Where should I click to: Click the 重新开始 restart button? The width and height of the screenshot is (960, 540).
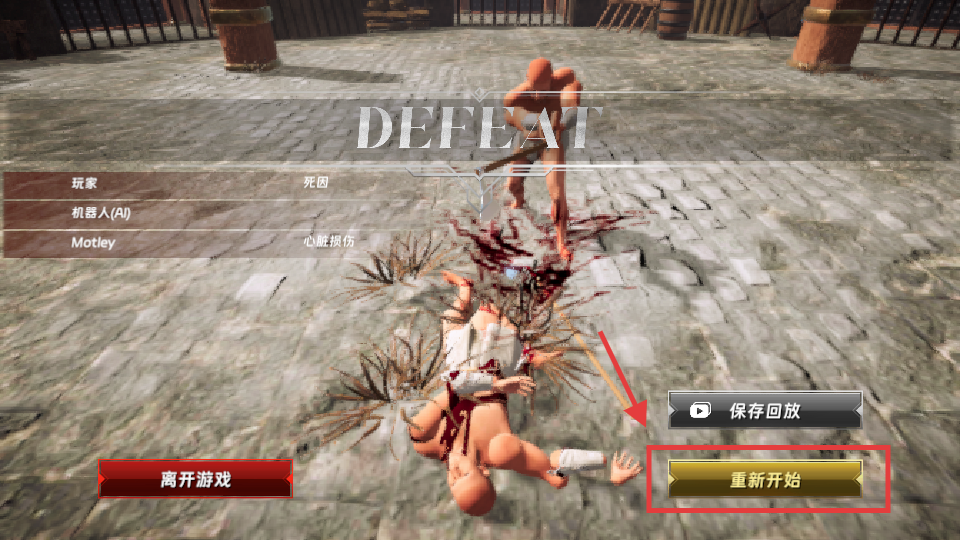(x=765, y=480)
